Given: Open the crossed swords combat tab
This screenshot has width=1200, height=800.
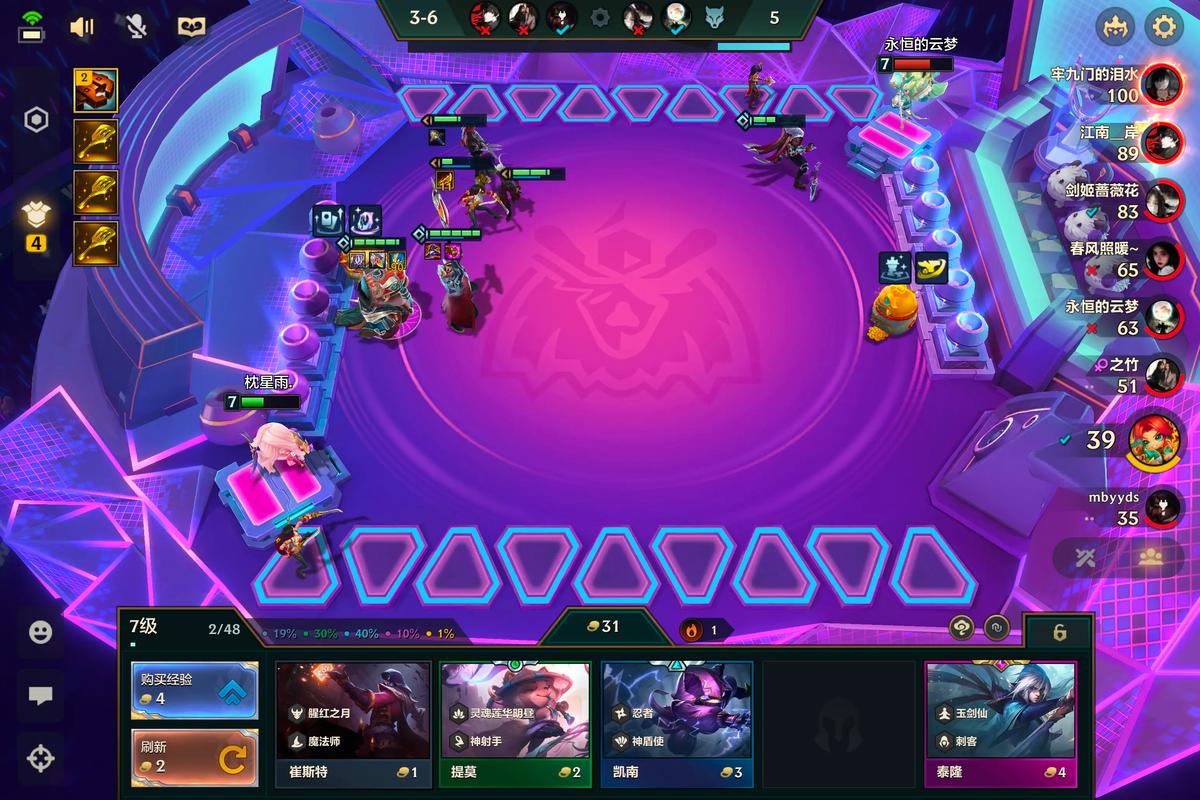Looking at the screenshot, I should (x=1087, y=558).
